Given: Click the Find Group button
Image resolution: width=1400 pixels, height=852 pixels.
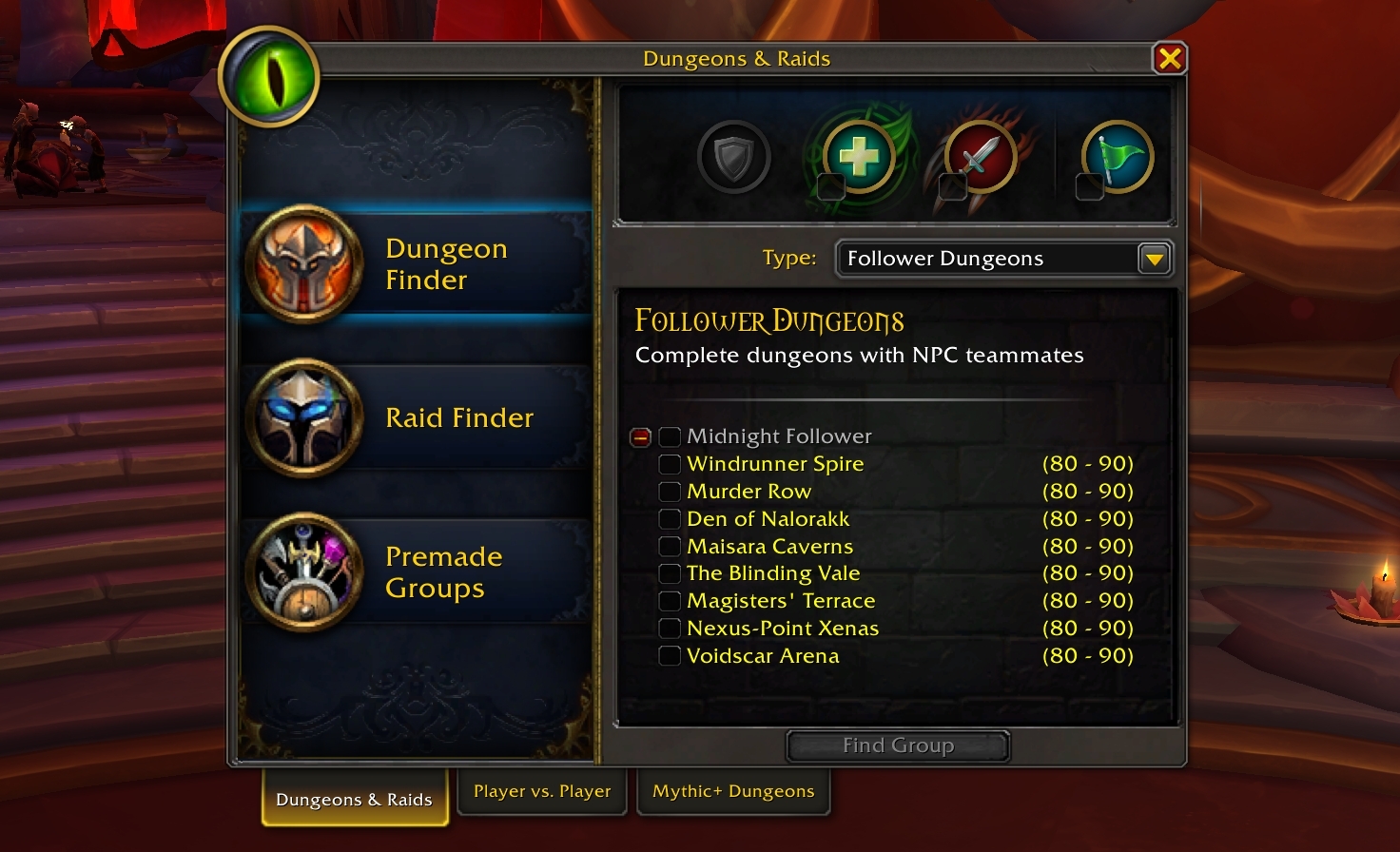Looking at the screenshot, I should [898, 746].
